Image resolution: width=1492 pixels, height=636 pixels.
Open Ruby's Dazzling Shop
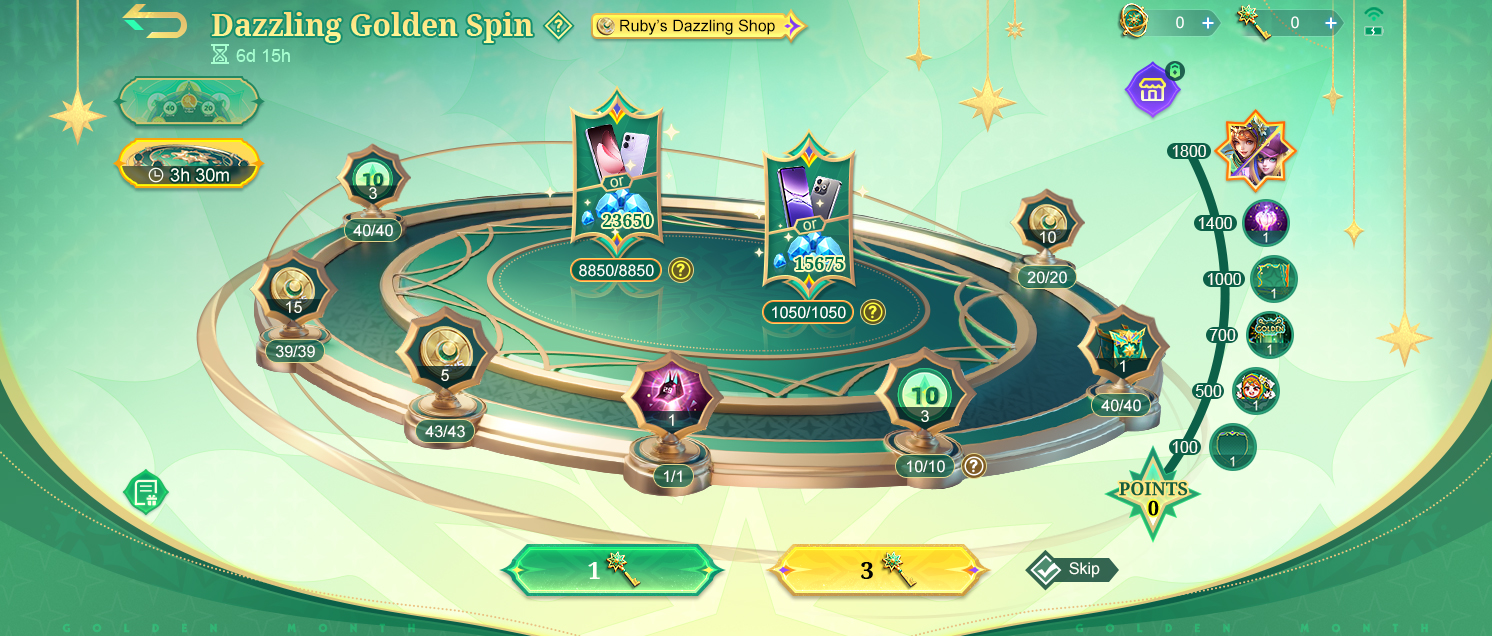click(x=698, y=26)
